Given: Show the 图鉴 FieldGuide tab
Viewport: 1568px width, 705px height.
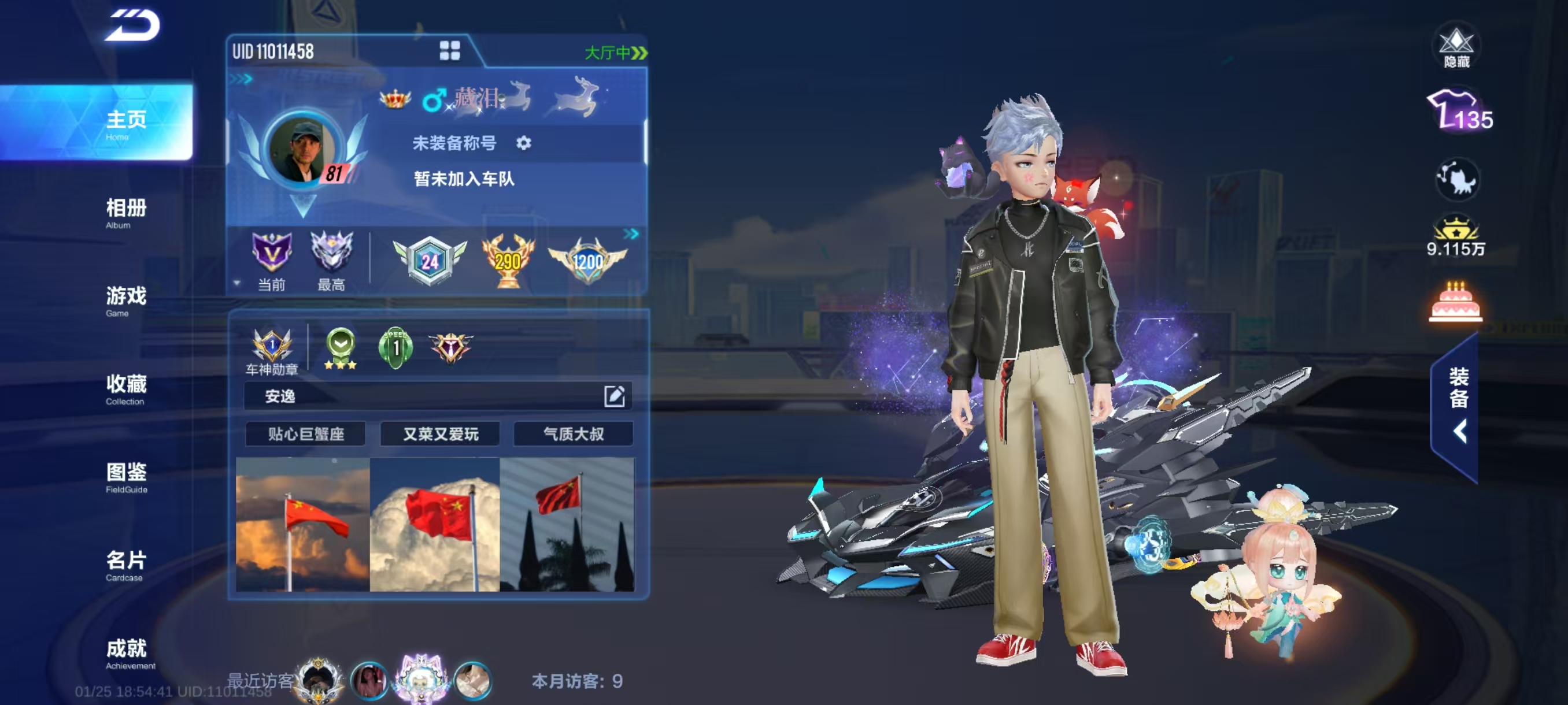Looking at the screenshot, I should click(126, 477).
